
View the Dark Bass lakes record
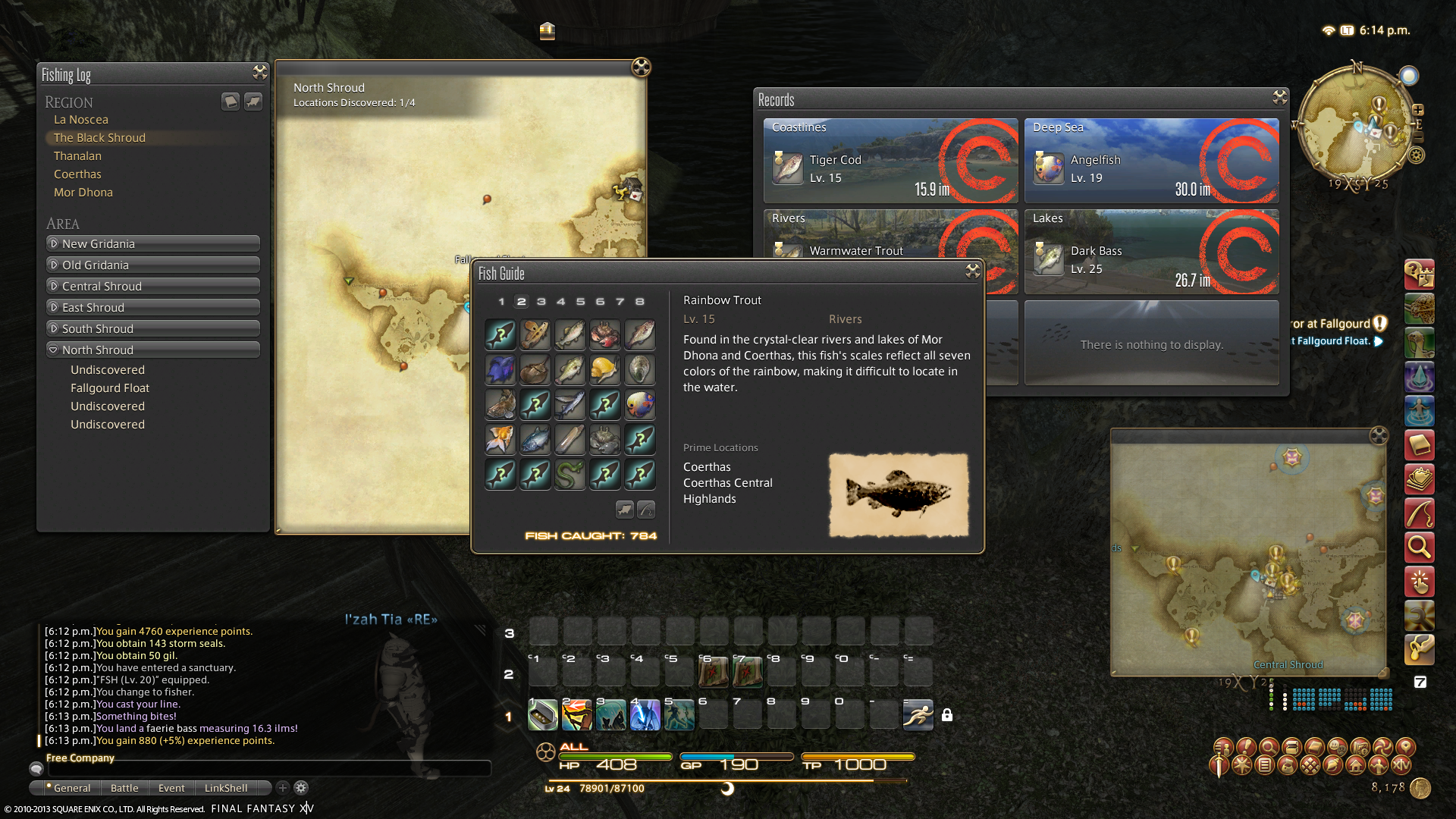(1151, 253)
